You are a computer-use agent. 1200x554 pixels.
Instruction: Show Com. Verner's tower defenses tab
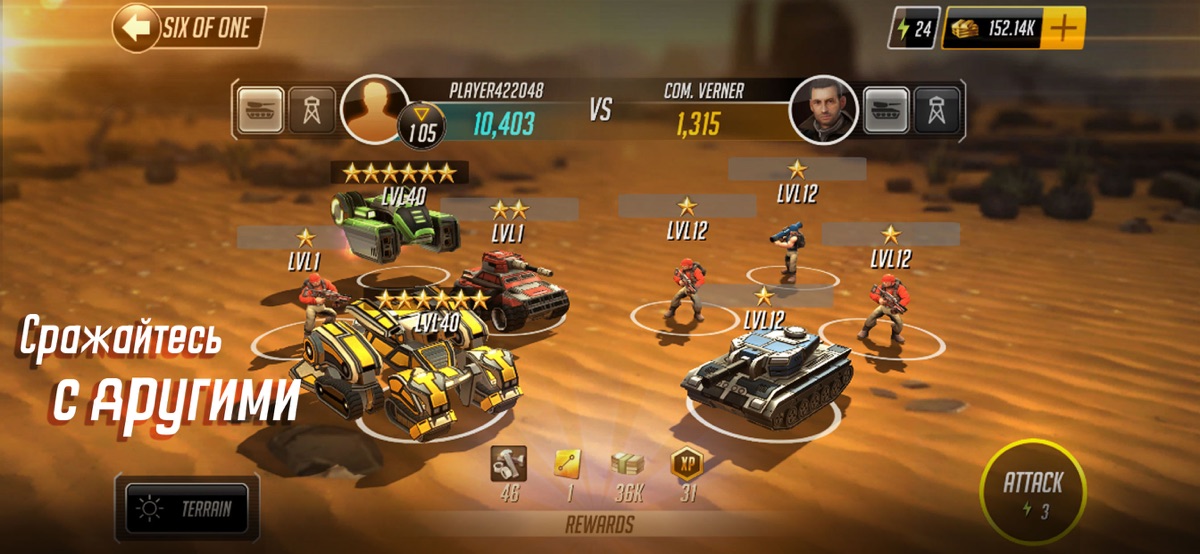(x=936, y=110)
